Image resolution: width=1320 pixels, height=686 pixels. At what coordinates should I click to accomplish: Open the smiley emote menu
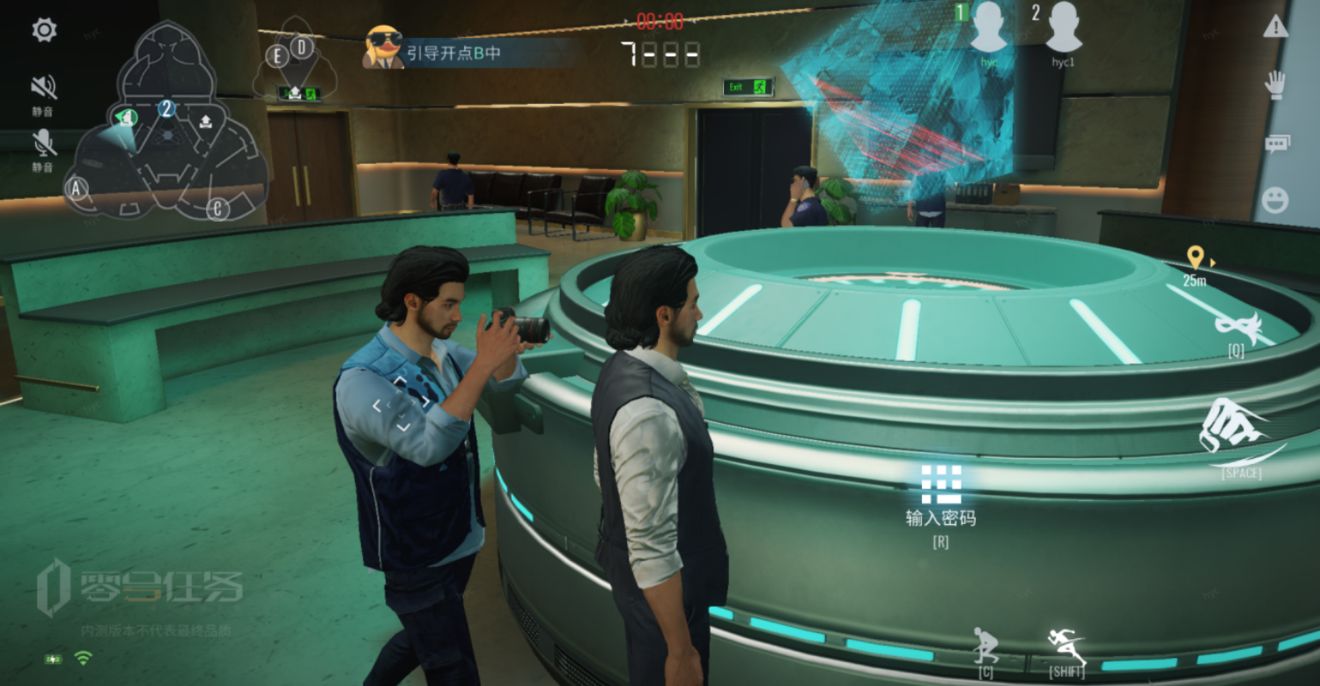coord(1276,200)
